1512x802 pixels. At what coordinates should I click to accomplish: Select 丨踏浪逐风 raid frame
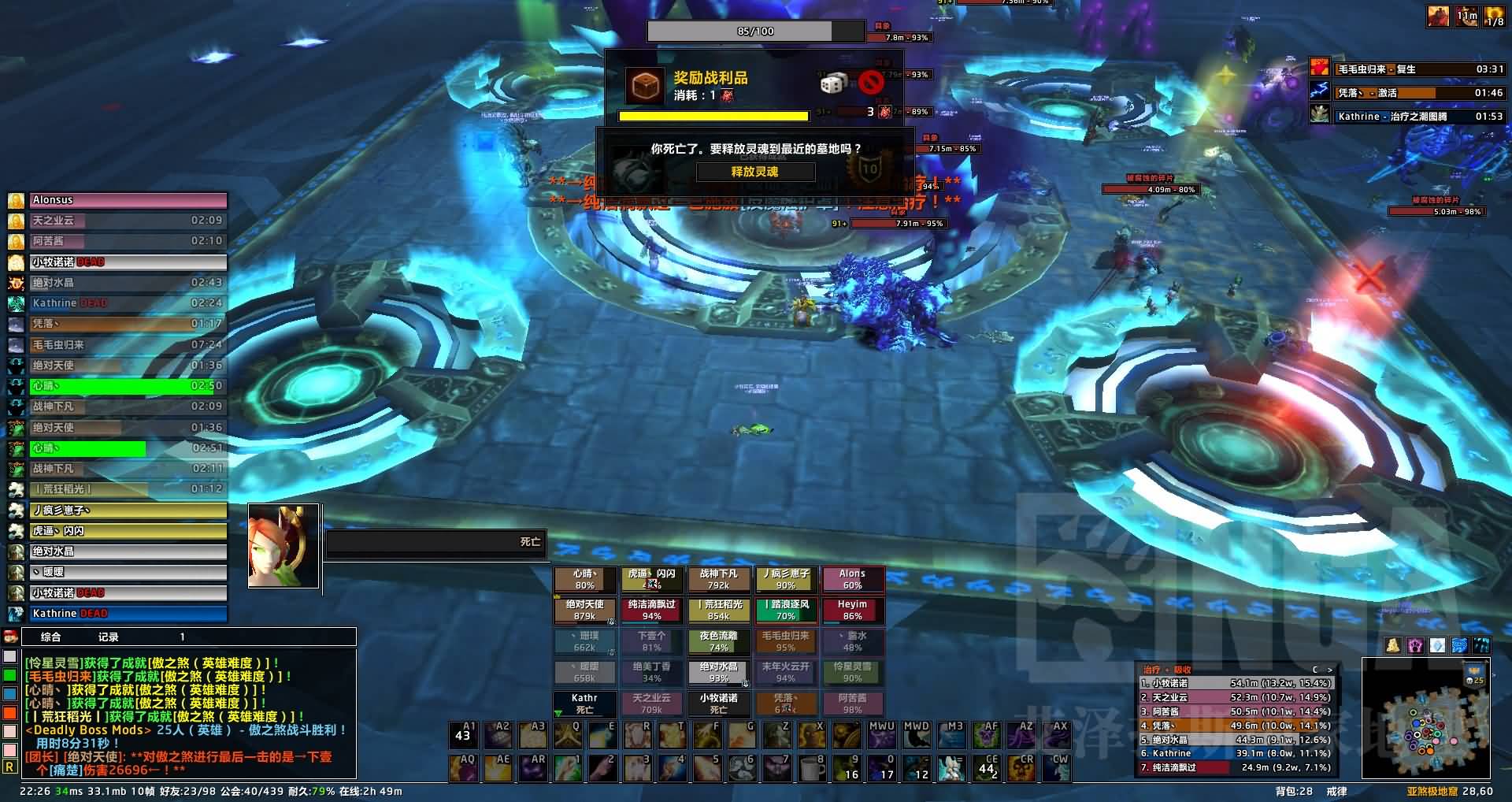point(785,611)
